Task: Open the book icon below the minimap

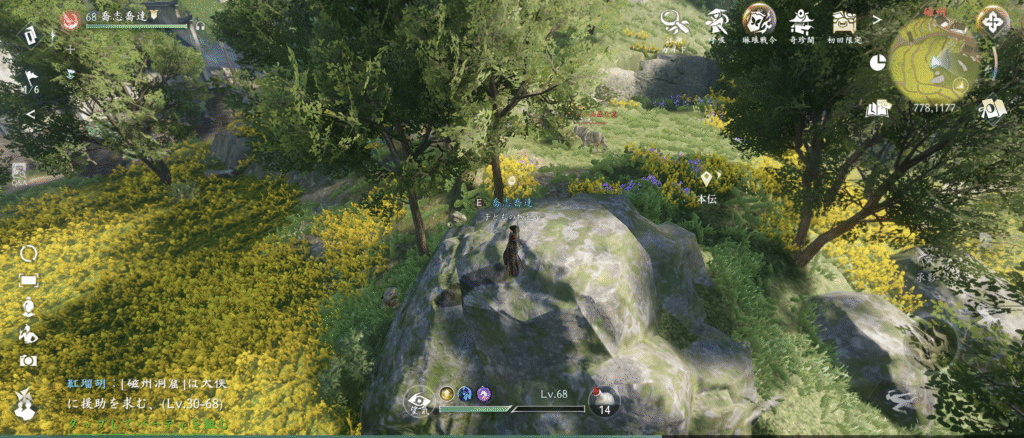Action: pos(991,108)
